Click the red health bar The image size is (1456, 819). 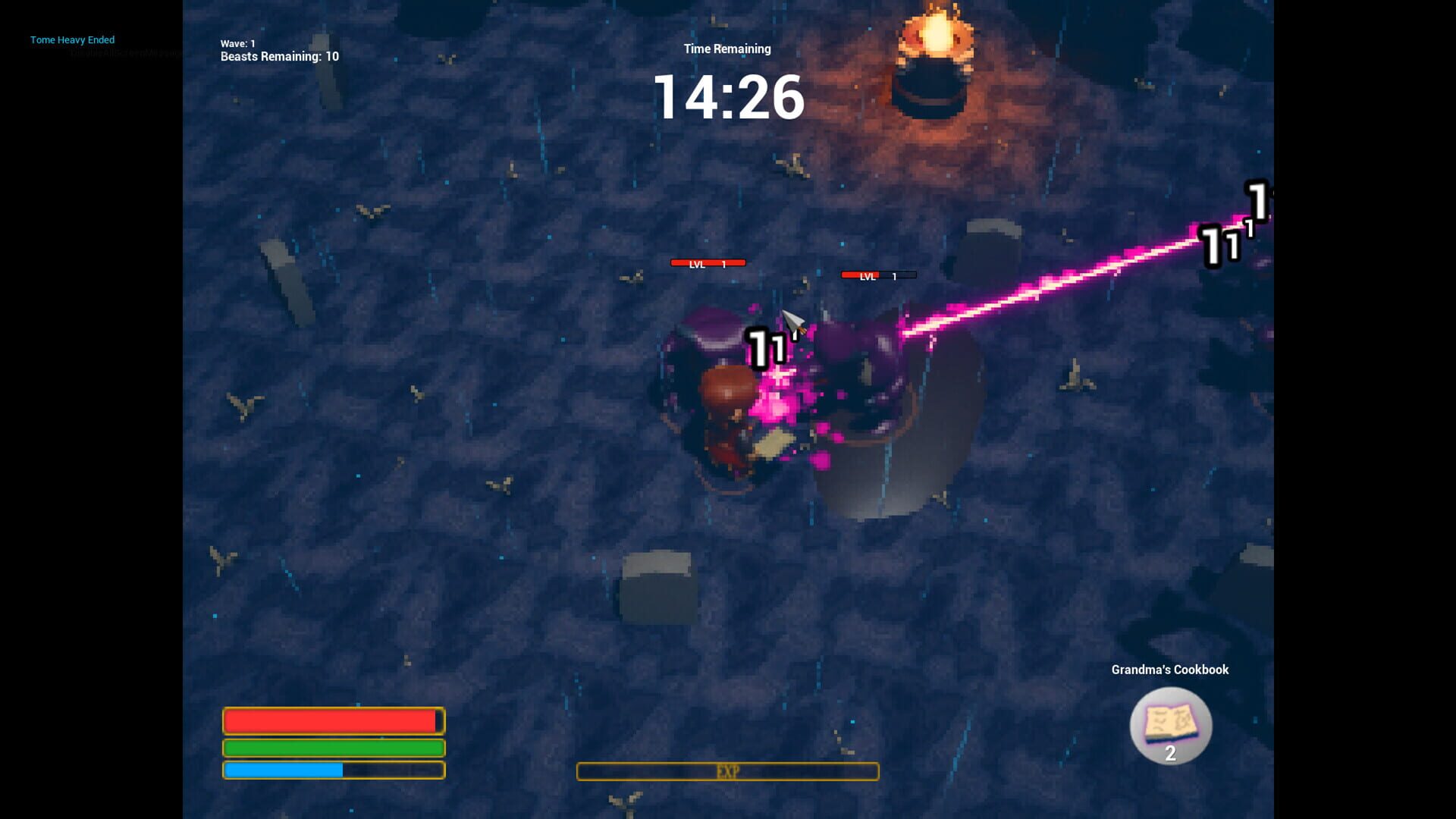332,720
